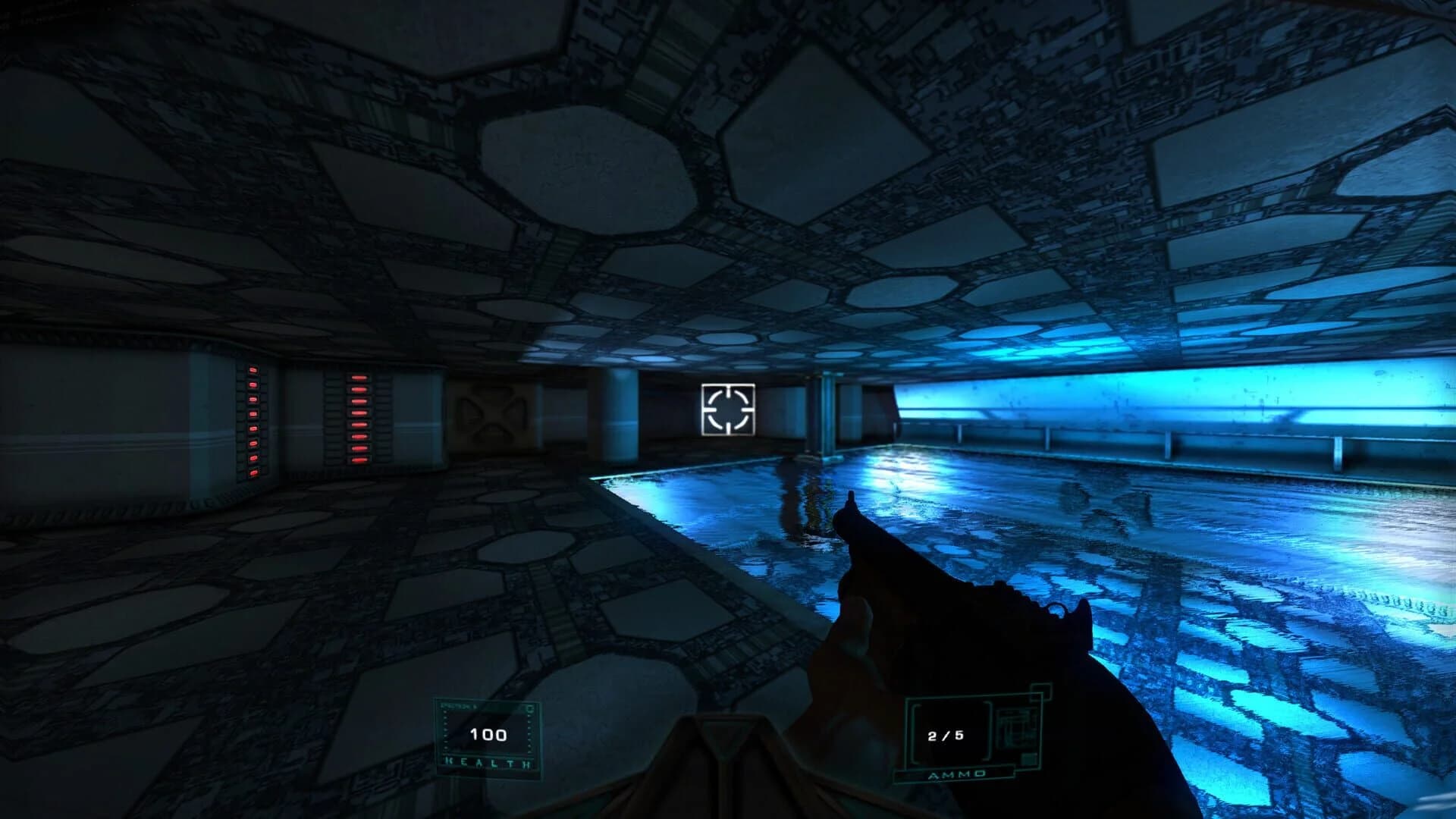Click the AMMO text label on the HUD
Screen dimensions: 1456x819
coord(957,775)
